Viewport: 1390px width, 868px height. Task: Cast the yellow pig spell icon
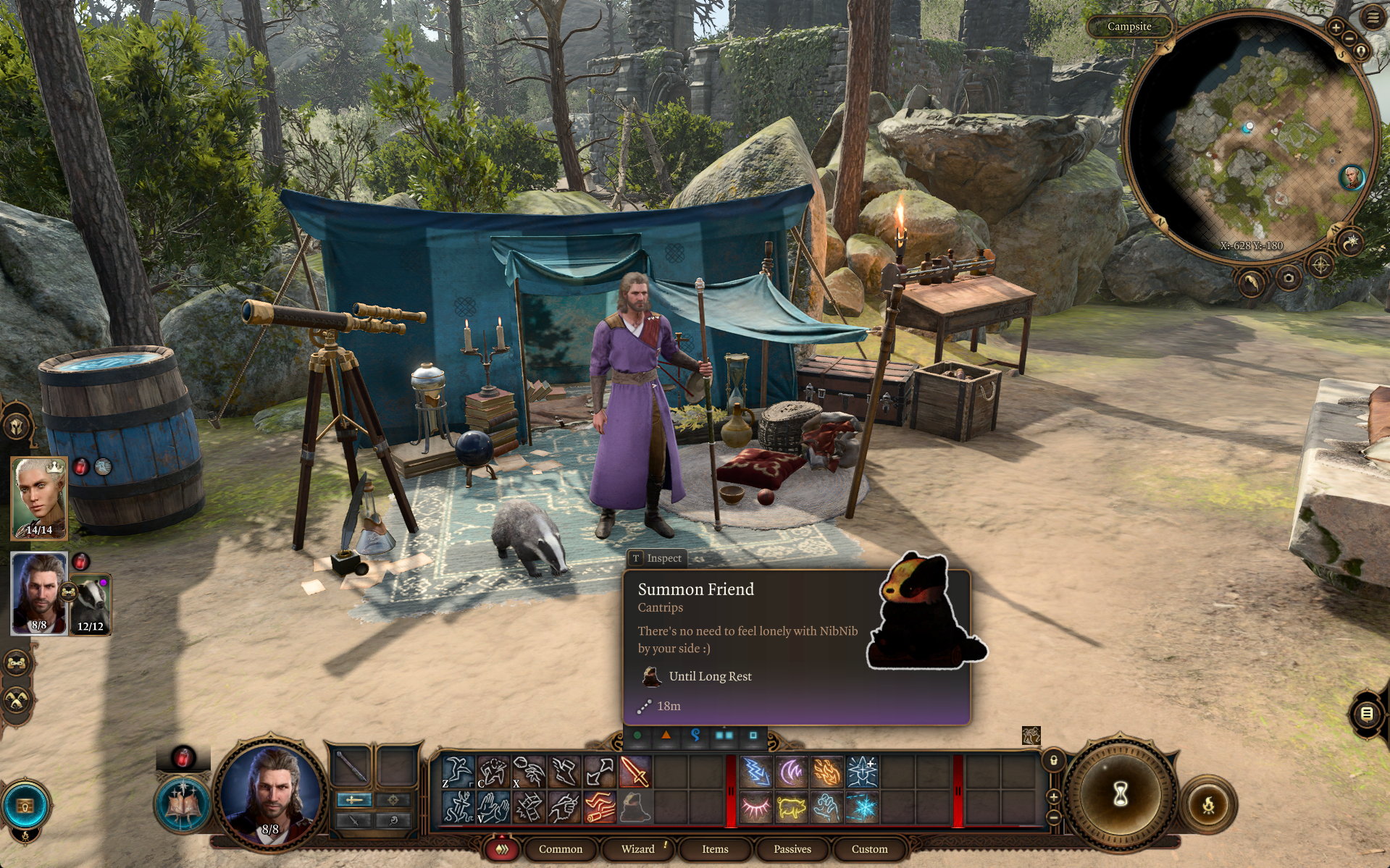pyautogui.click(x=791, y=807)
